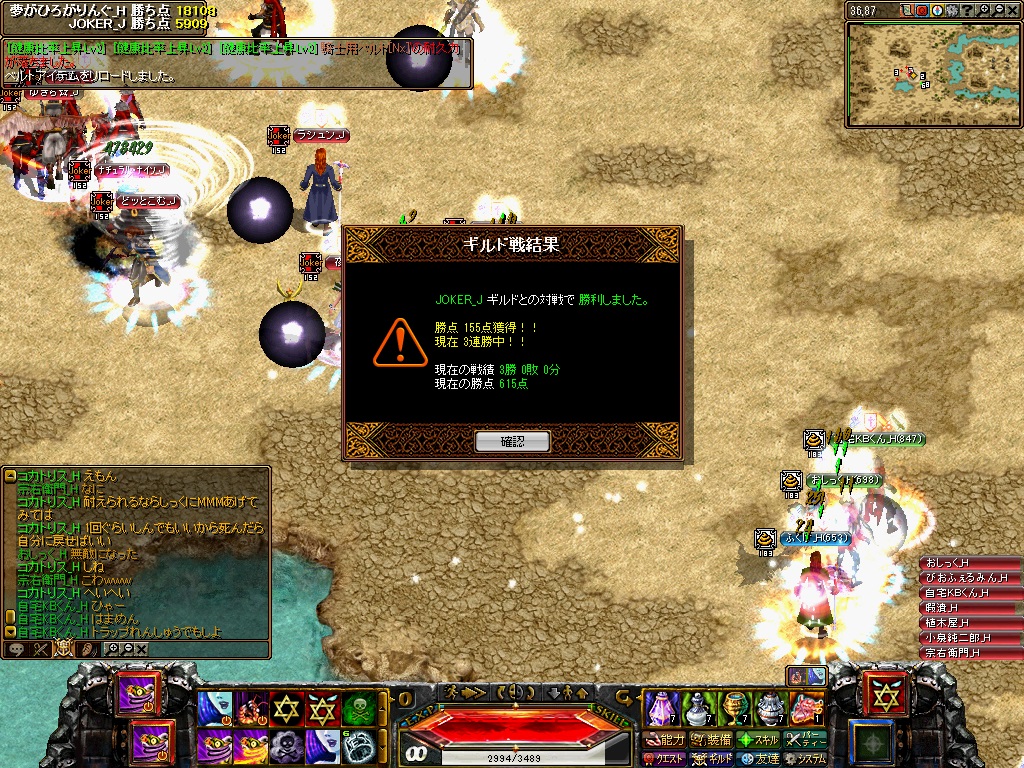
Task: Open the パーティー (party) menu
Action: (806, 740)
